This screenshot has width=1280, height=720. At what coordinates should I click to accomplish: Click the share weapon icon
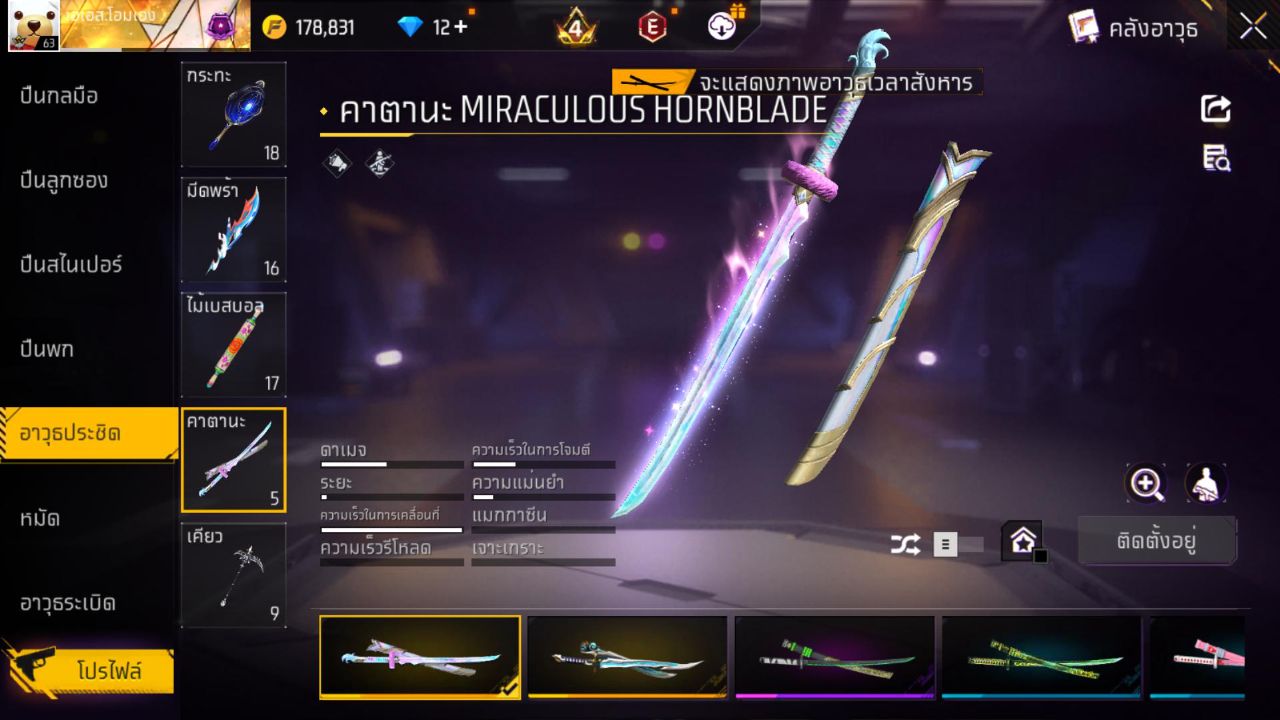pyautogui.click(x=1215, y=108)
